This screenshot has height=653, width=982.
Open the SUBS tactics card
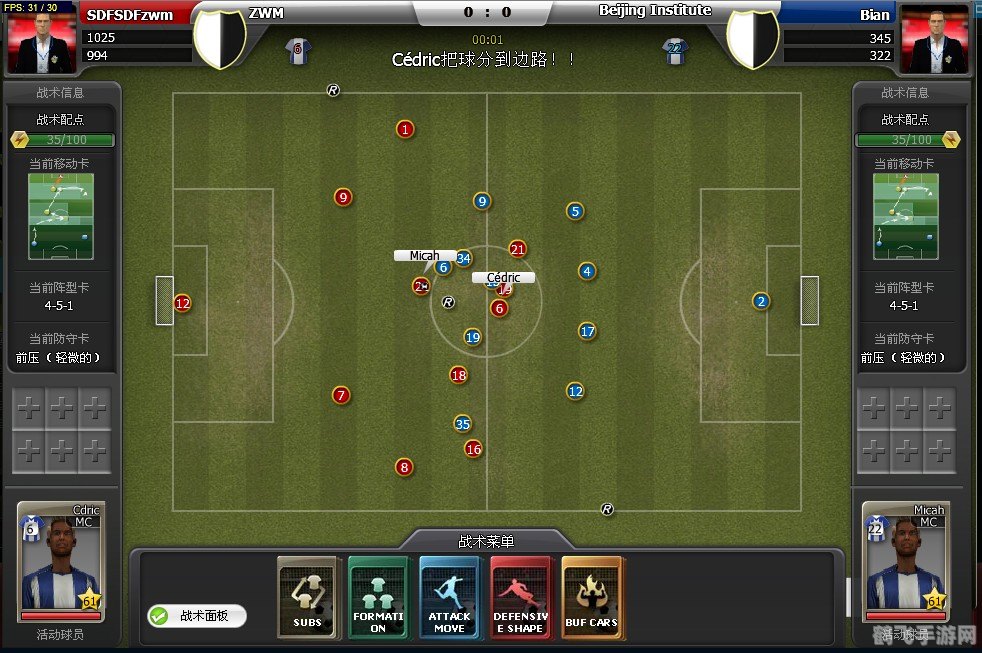point(308,597)
